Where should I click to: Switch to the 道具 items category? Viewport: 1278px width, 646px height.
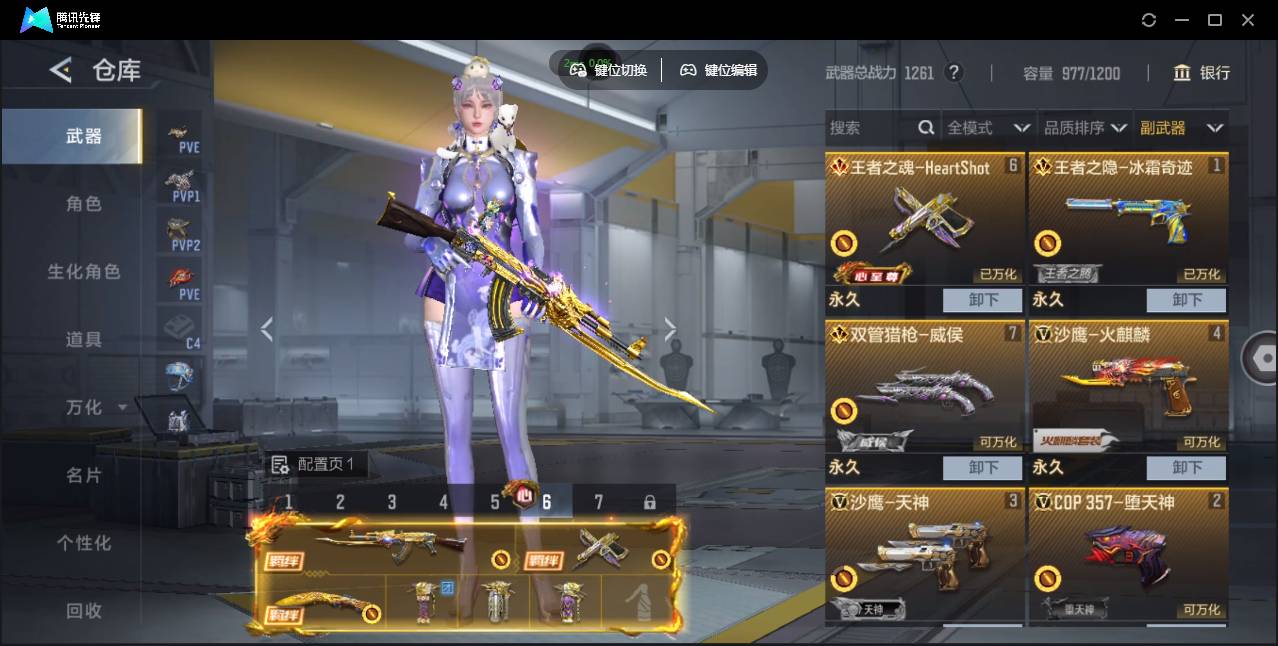[84, 340]
